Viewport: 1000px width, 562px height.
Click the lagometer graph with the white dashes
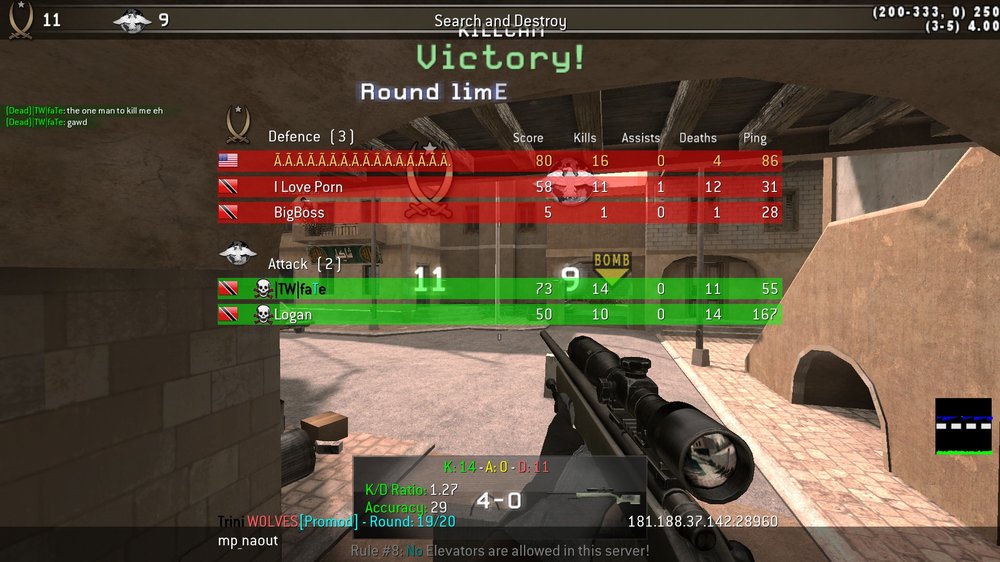[963, 426]
